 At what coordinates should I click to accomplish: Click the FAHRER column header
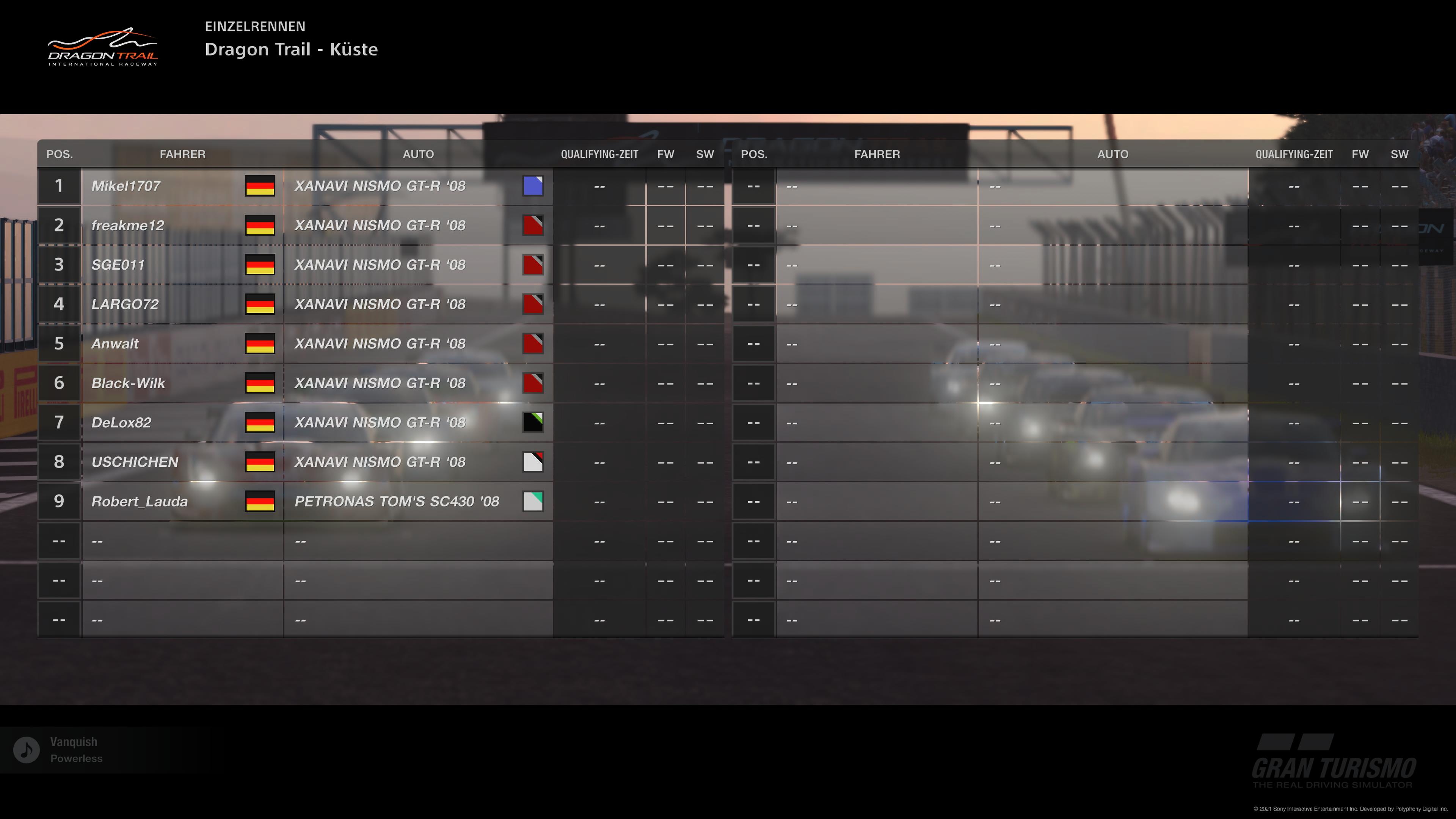tap(182, 154)
